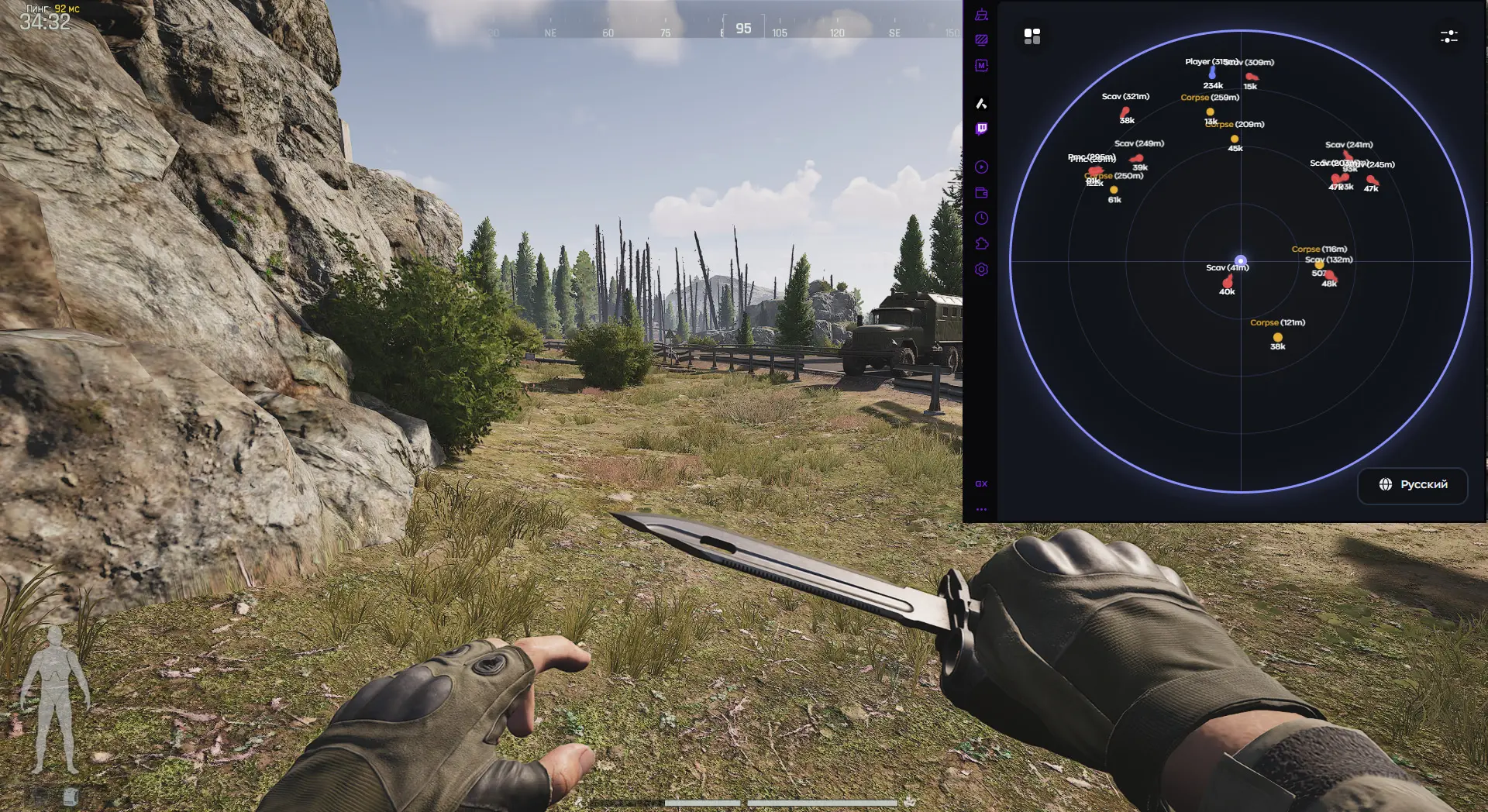
Task: Open the wallet icon in the sidebar
Action: click(981, 193)
